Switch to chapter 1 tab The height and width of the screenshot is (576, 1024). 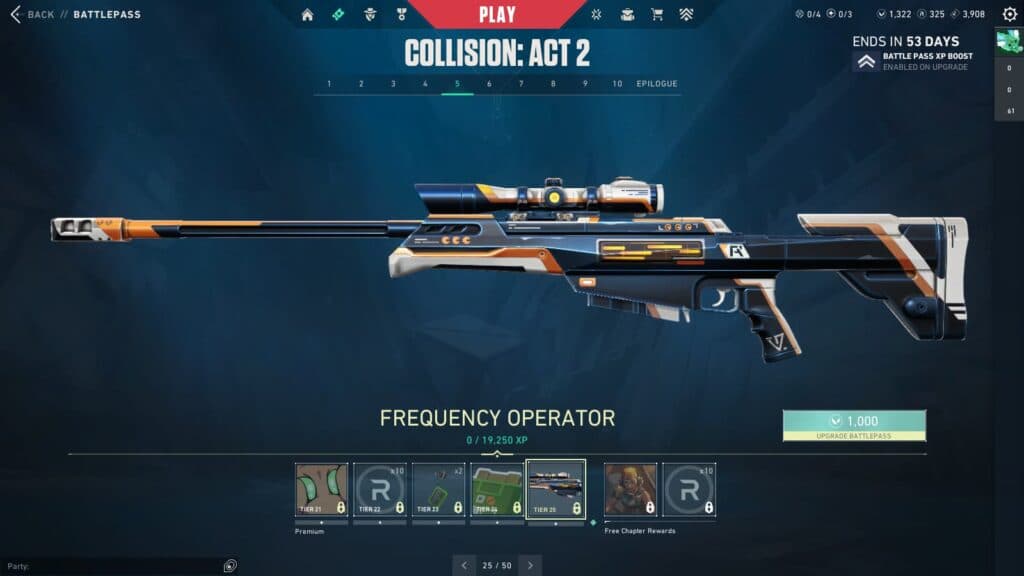[329, 84]
